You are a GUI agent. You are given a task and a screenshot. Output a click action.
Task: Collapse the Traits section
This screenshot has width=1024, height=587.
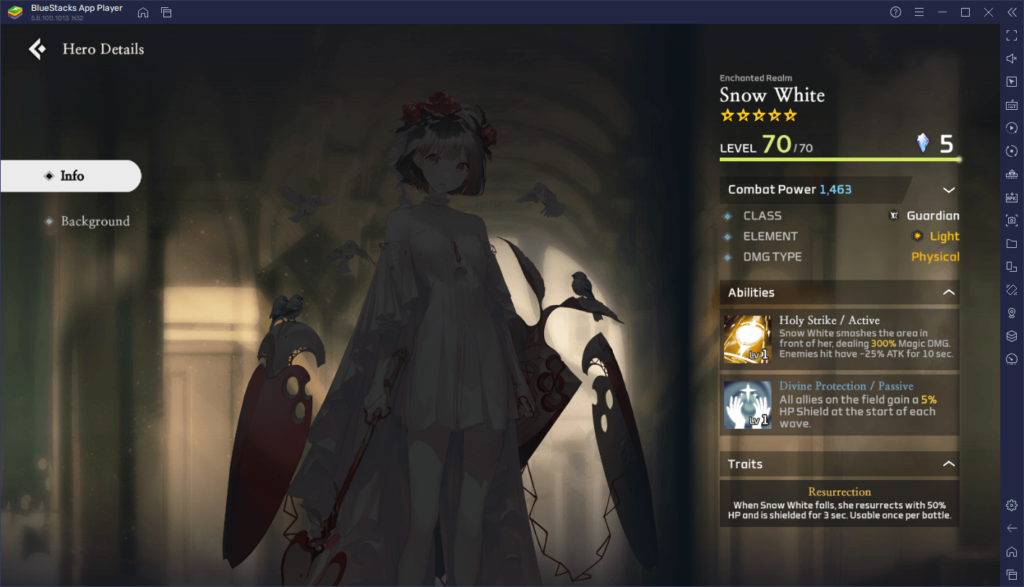[948, 464]
